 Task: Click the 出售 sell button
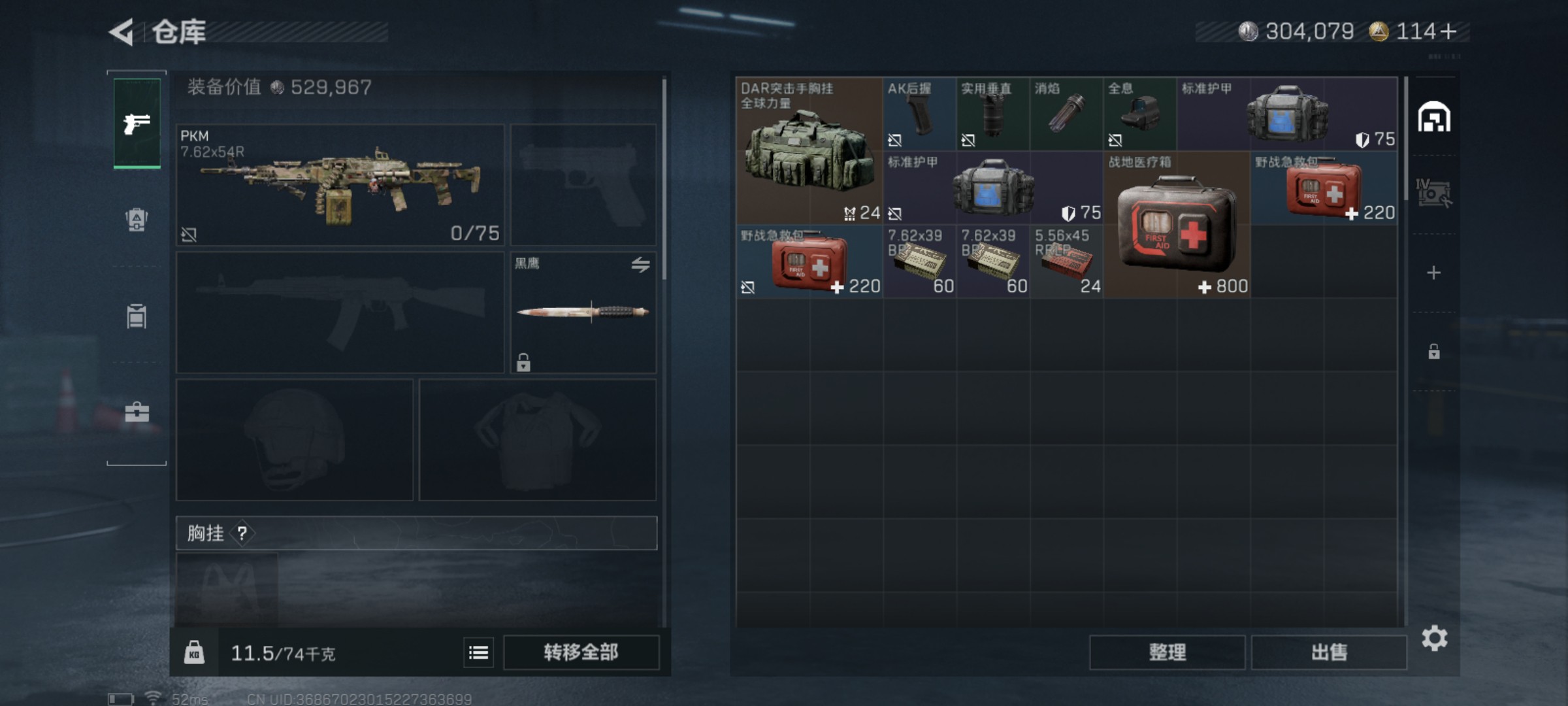[x=1329, y=652]
